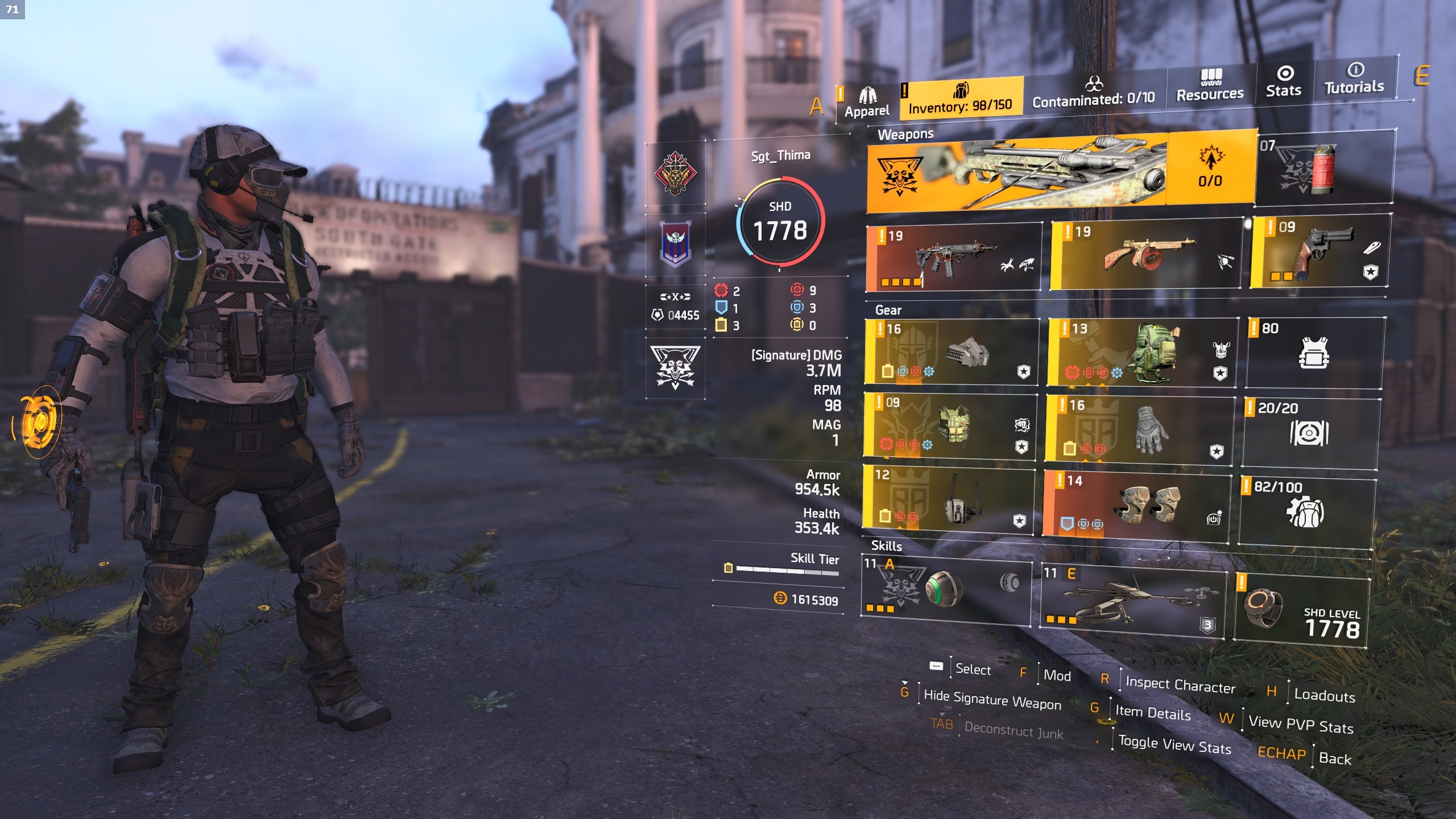Select the crossbow signature weapon slot
This screenshot has width=1456, height=819.
(1018, 171)
